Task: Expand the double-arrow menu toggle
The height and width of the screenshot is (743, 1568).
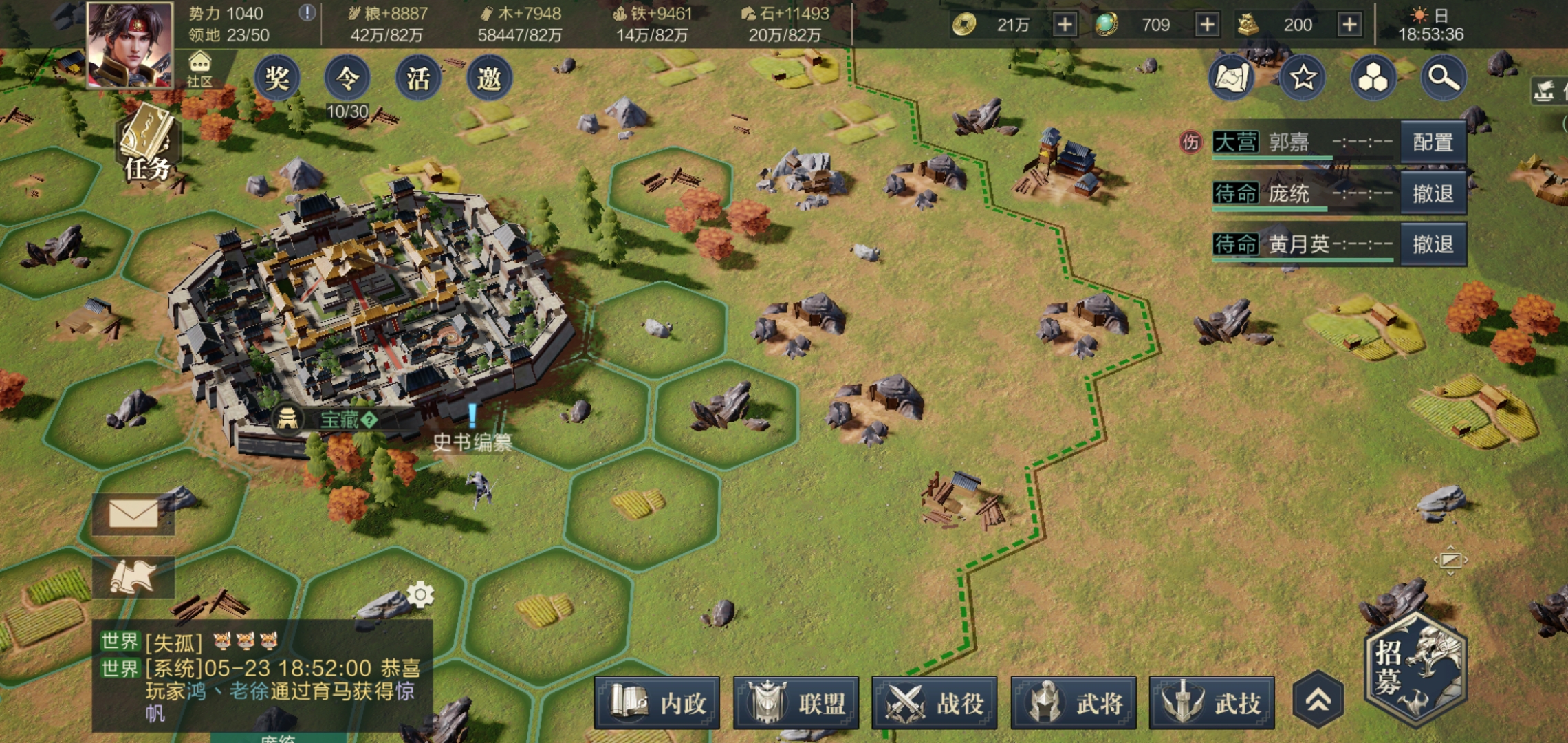Action: click(x=1318, y=700)
